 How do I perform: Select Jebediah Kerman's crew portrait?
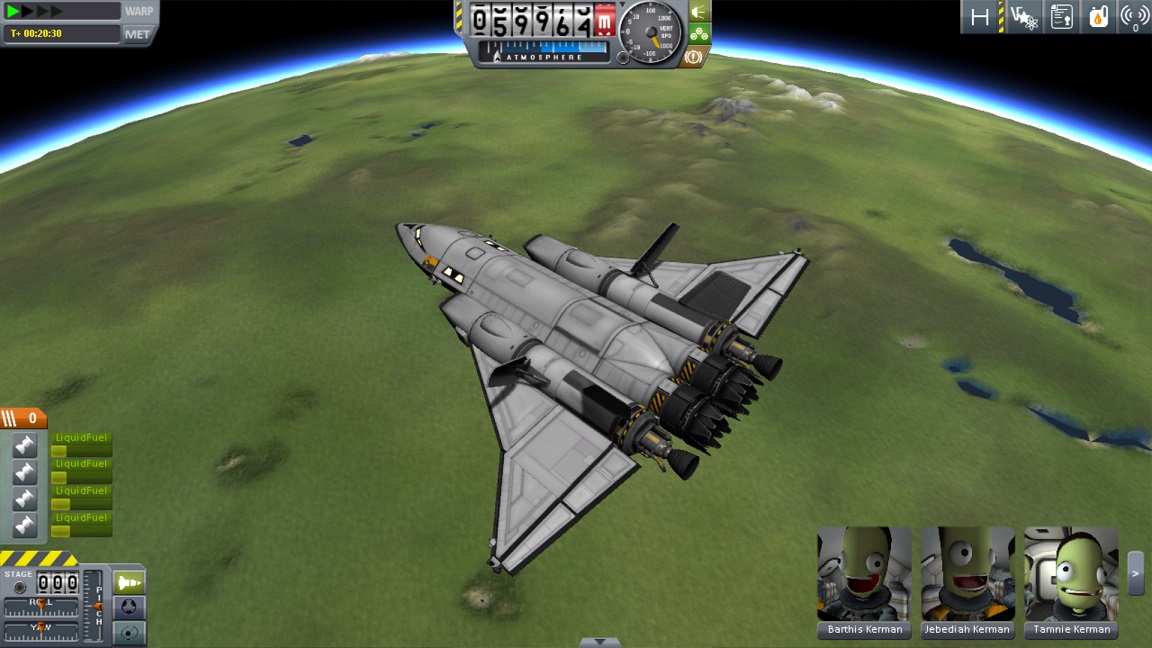point(967,575)
